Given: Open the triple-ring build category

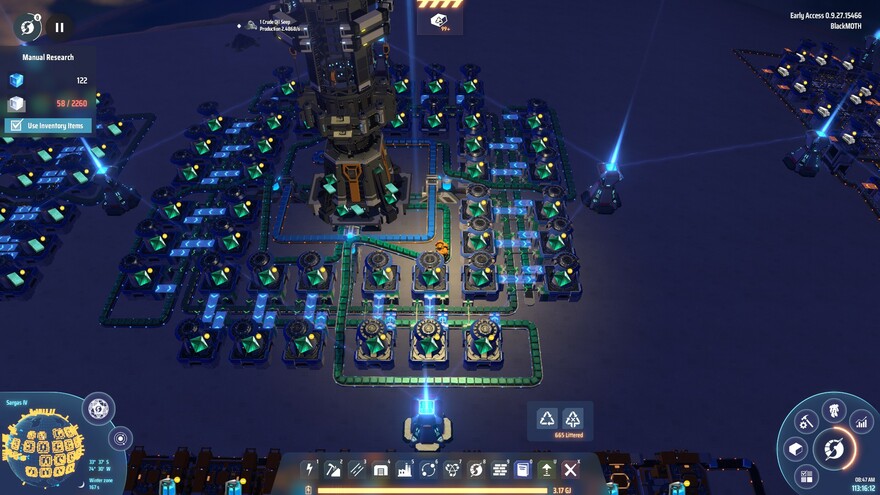Looking at the screenshot, I should [x=452, y=469].
